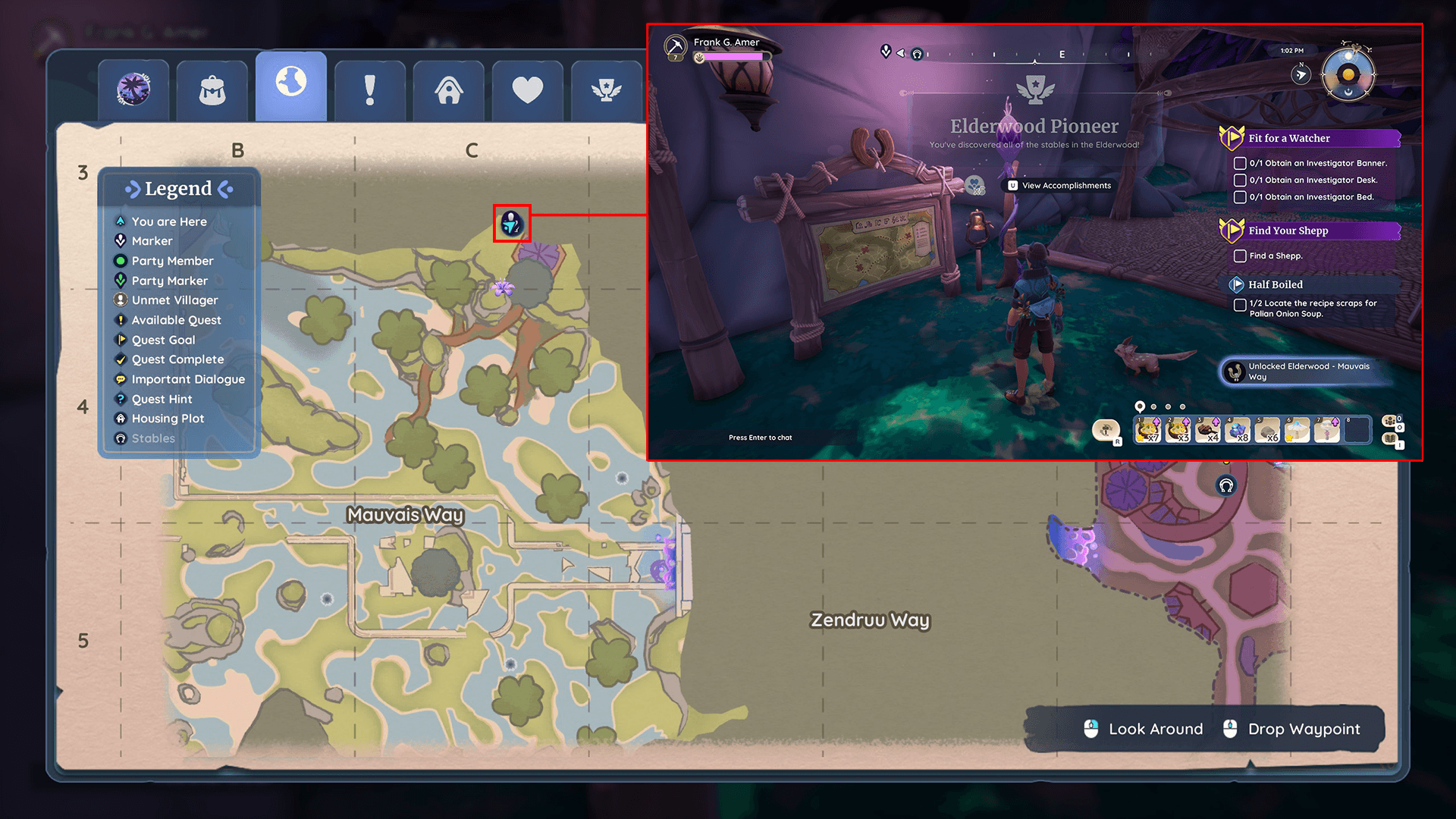Select the Find Your Shepp quest header
This screenshot has height=819, width=1456.
pos(1288,231)
